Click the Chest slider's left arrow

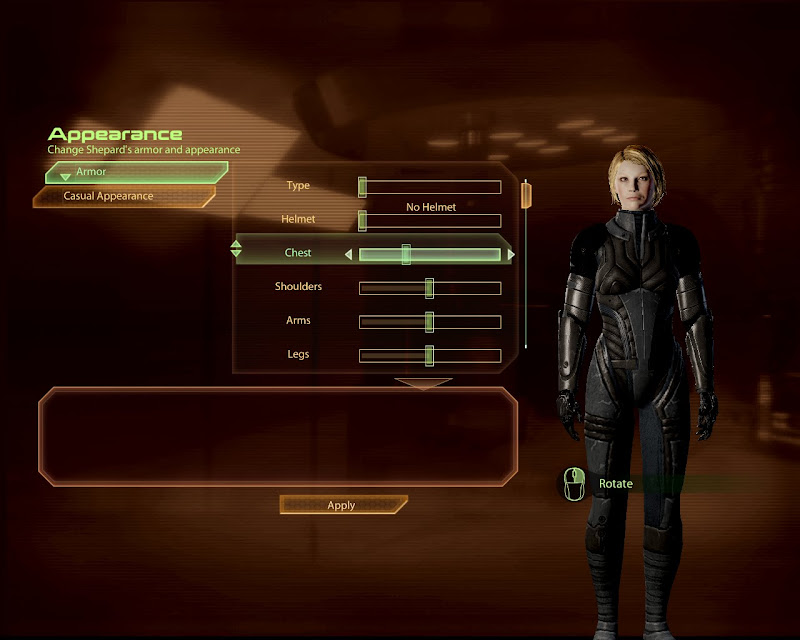(x=349, y=255)
